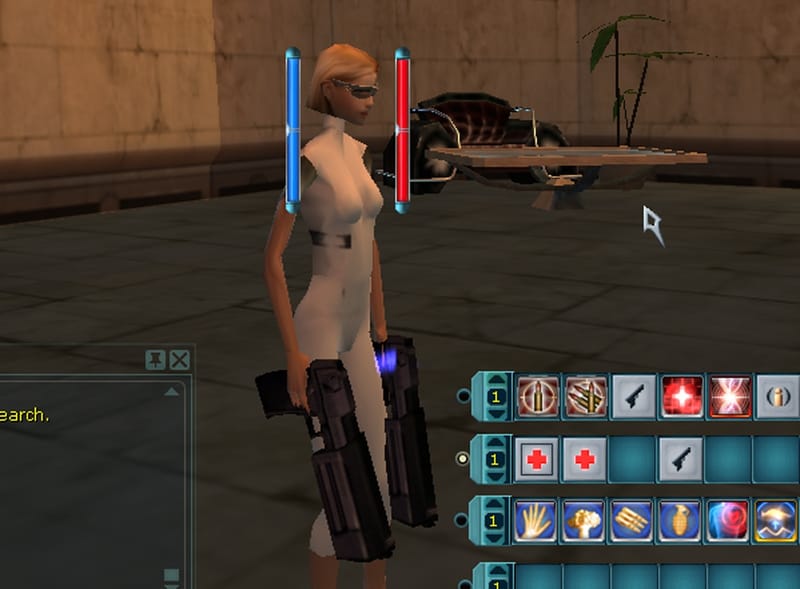Screen dimensions: 800x589
Task: Trigger the glowing red cross ability
Action: tap(682, 397)
